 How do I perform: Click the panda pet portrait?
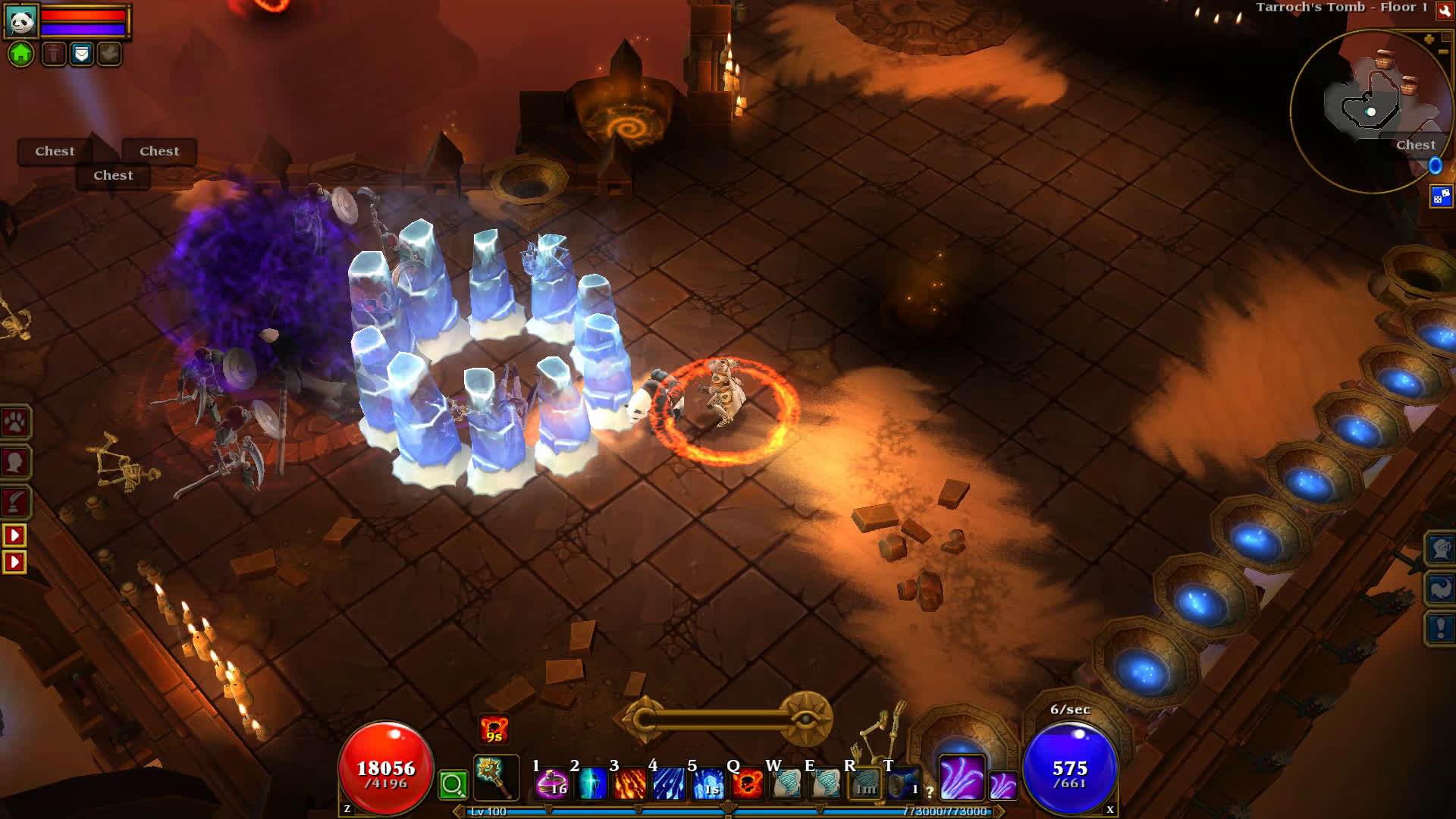click(21, 21)
